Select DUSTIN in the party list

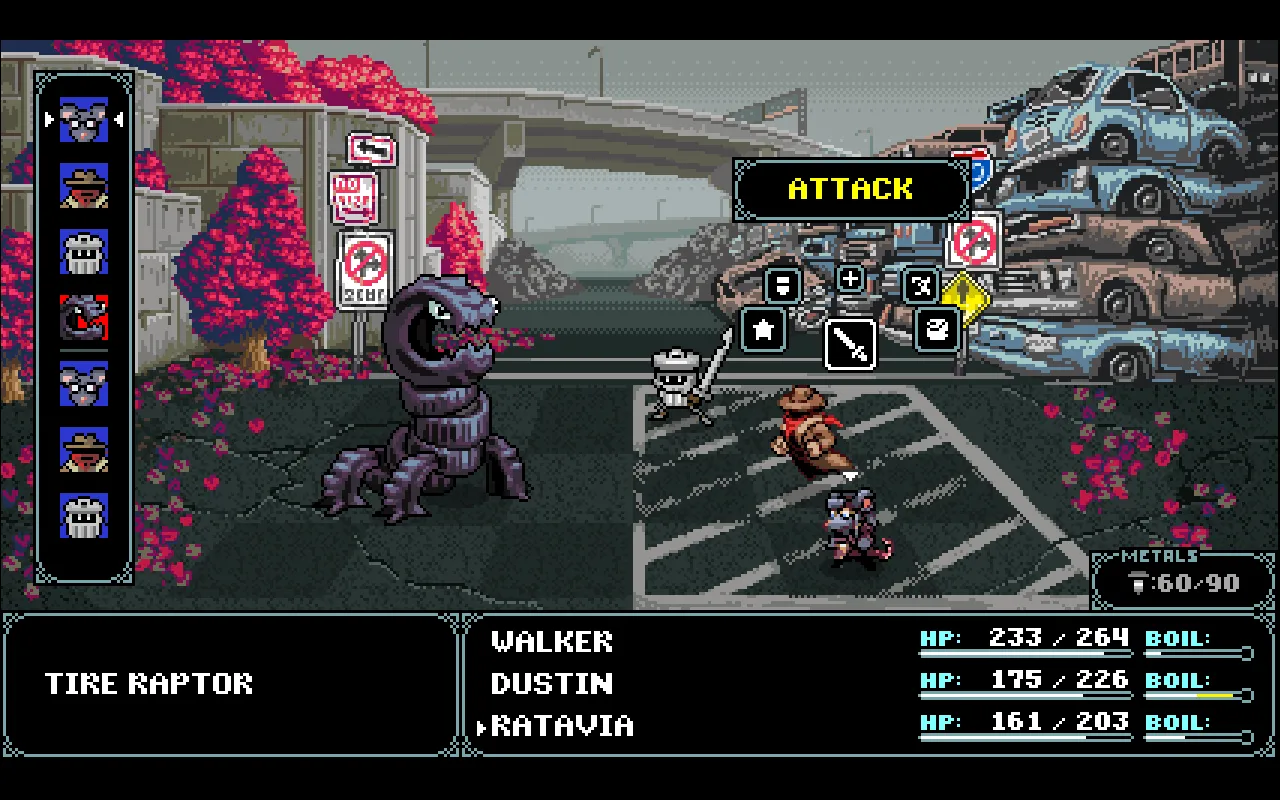click(552, 684)
